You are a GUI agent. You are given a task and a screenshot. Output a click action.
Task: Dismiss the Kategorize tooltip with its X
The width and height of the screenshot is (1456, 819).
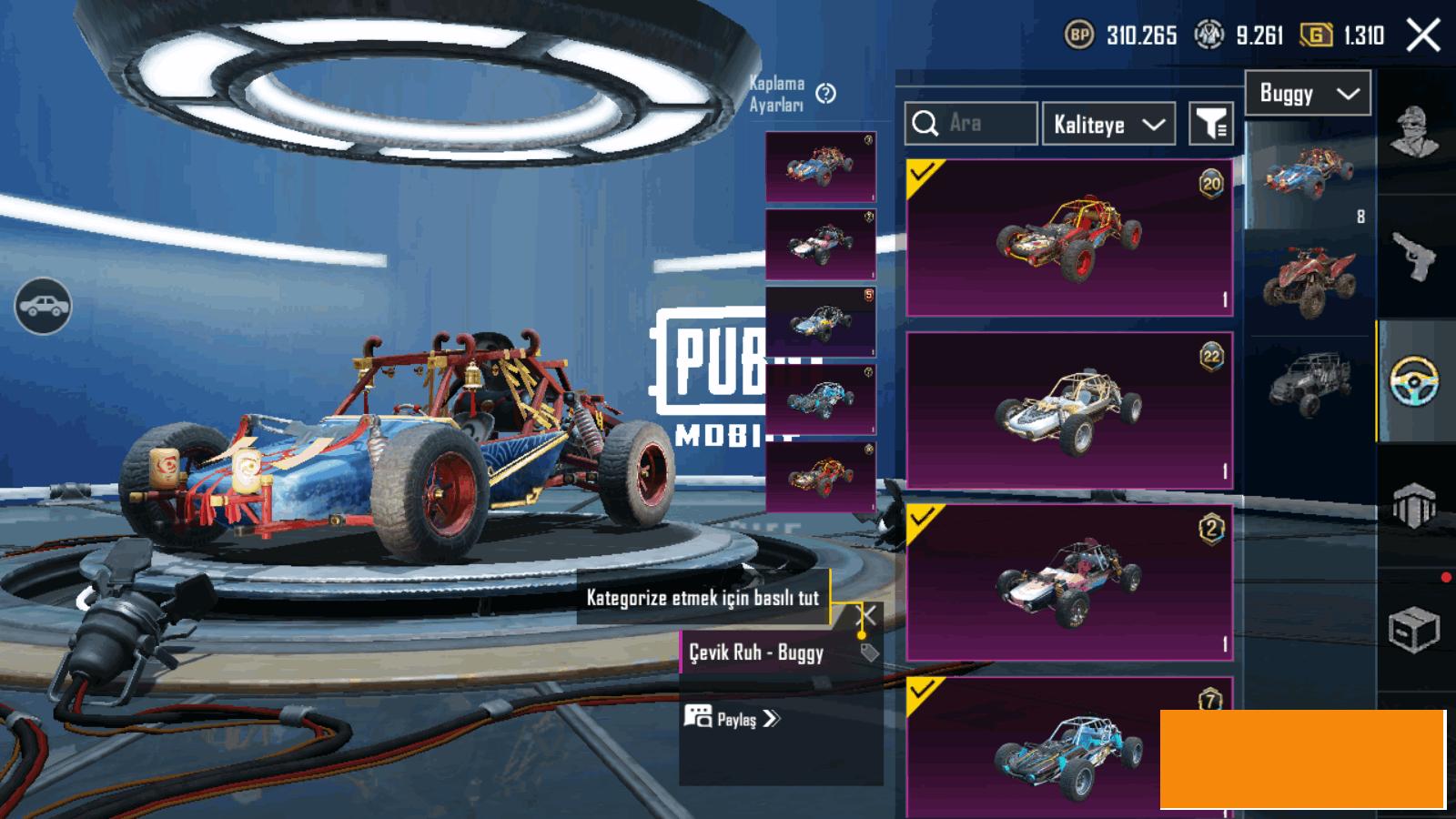[x=868, y=615]
